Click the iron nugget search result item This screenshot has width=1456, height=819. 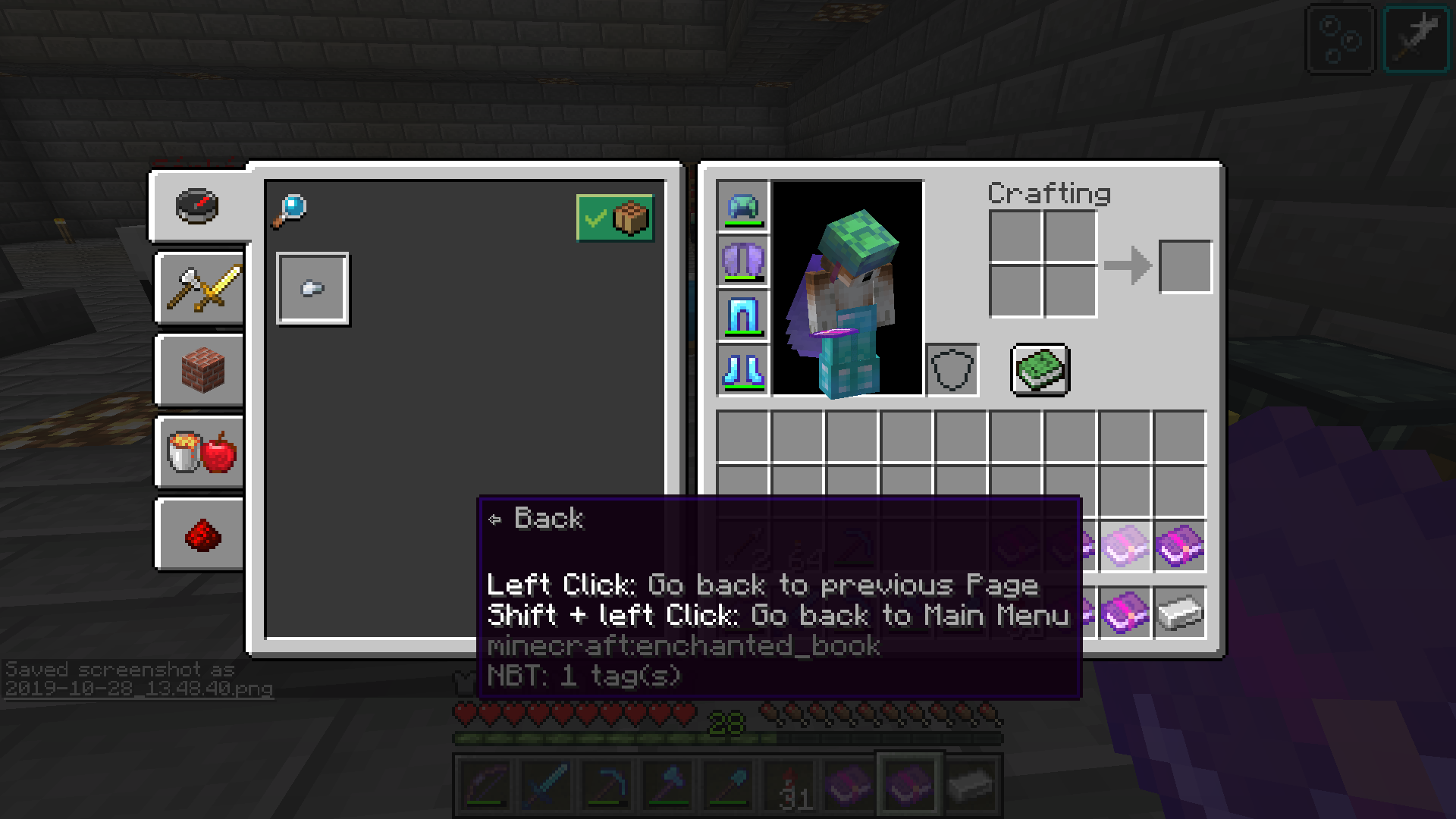[x=313, y=289]
